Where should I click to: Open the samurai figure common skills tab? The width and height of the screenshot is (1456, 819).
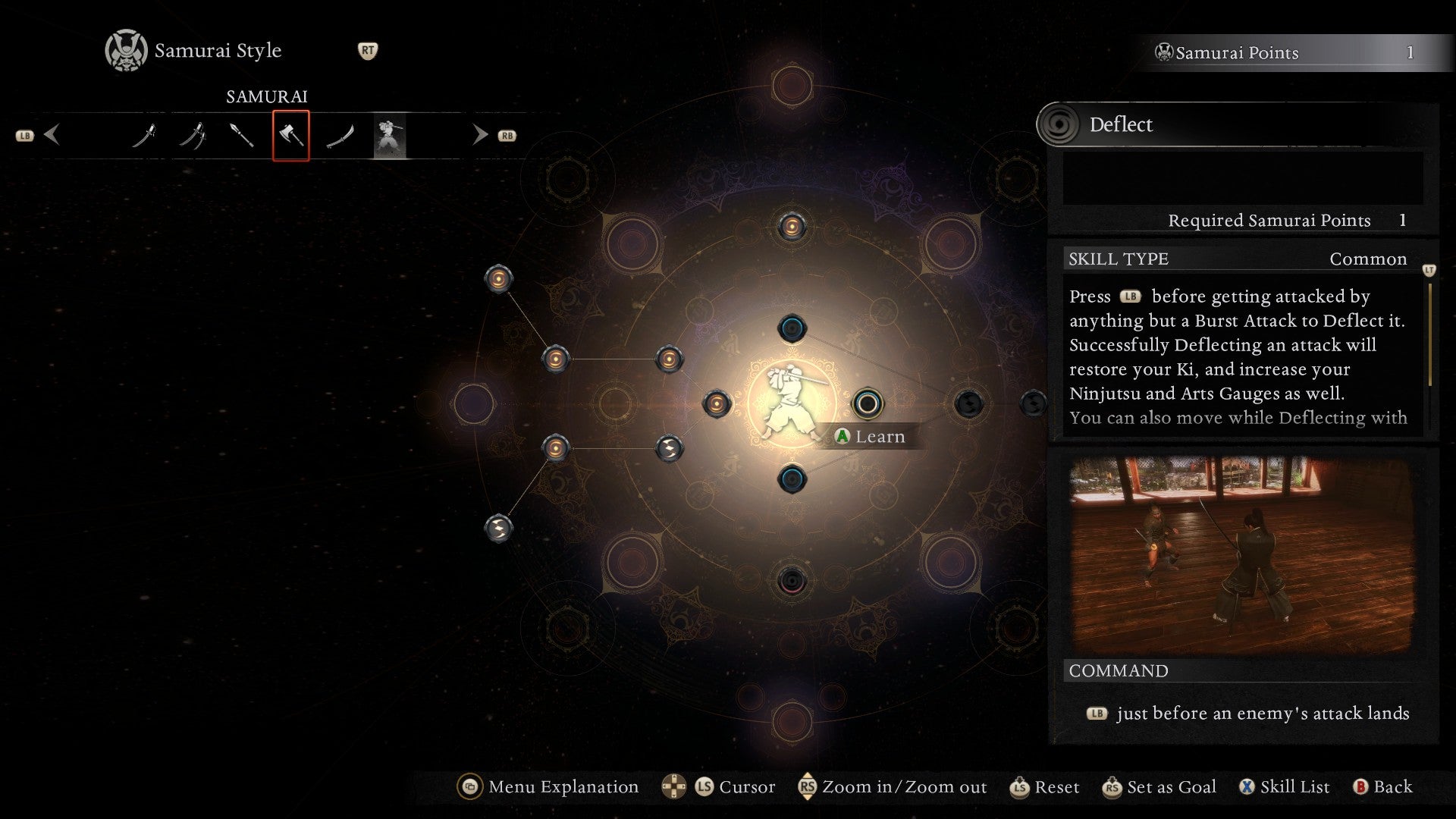click(x=390, y=136)
